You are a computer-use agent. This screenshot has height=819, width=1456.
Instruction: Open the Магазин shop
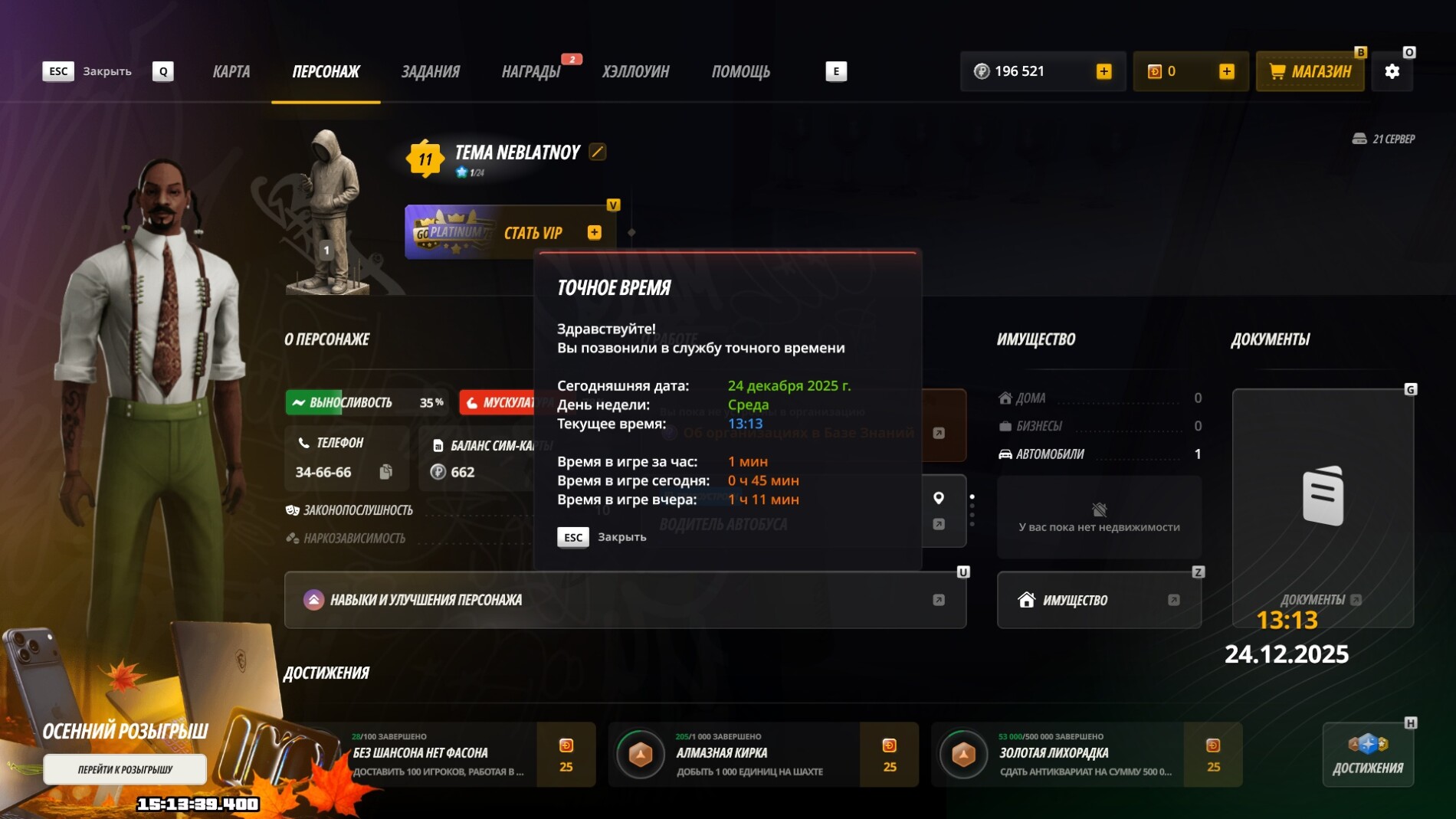(x=1310, y=71)
